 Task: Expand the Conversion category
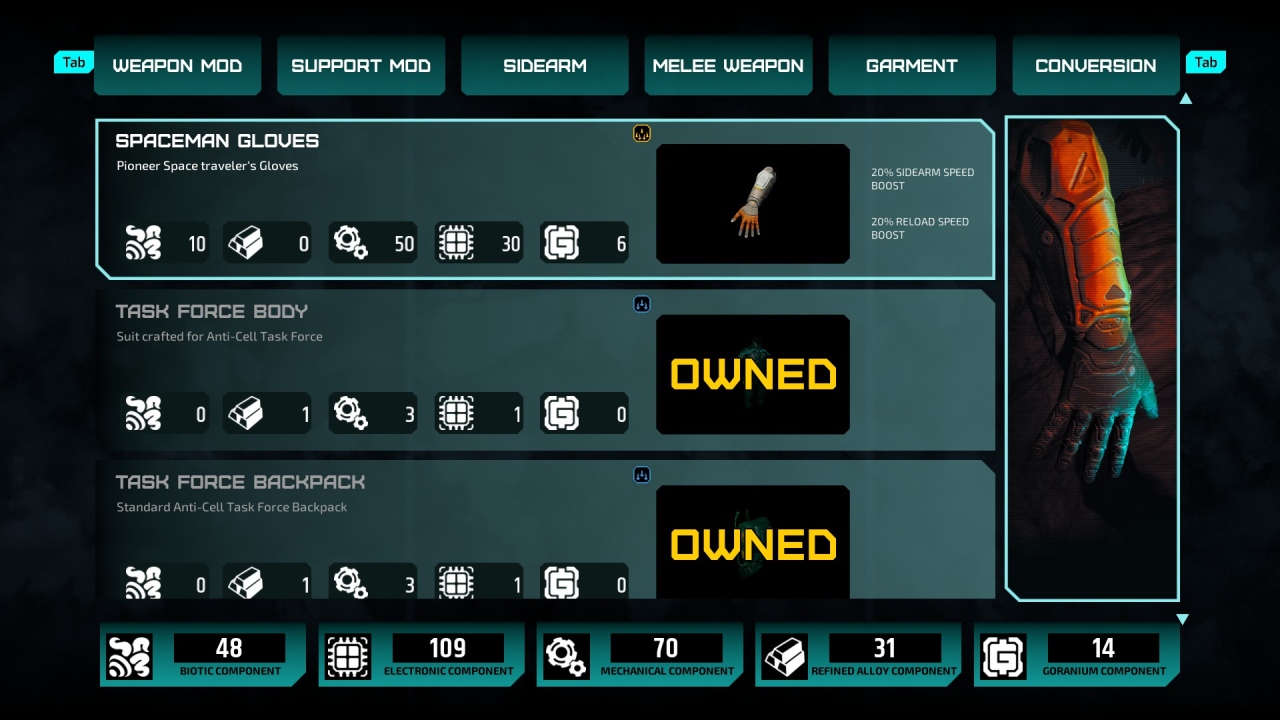[x=1095, y=64]
